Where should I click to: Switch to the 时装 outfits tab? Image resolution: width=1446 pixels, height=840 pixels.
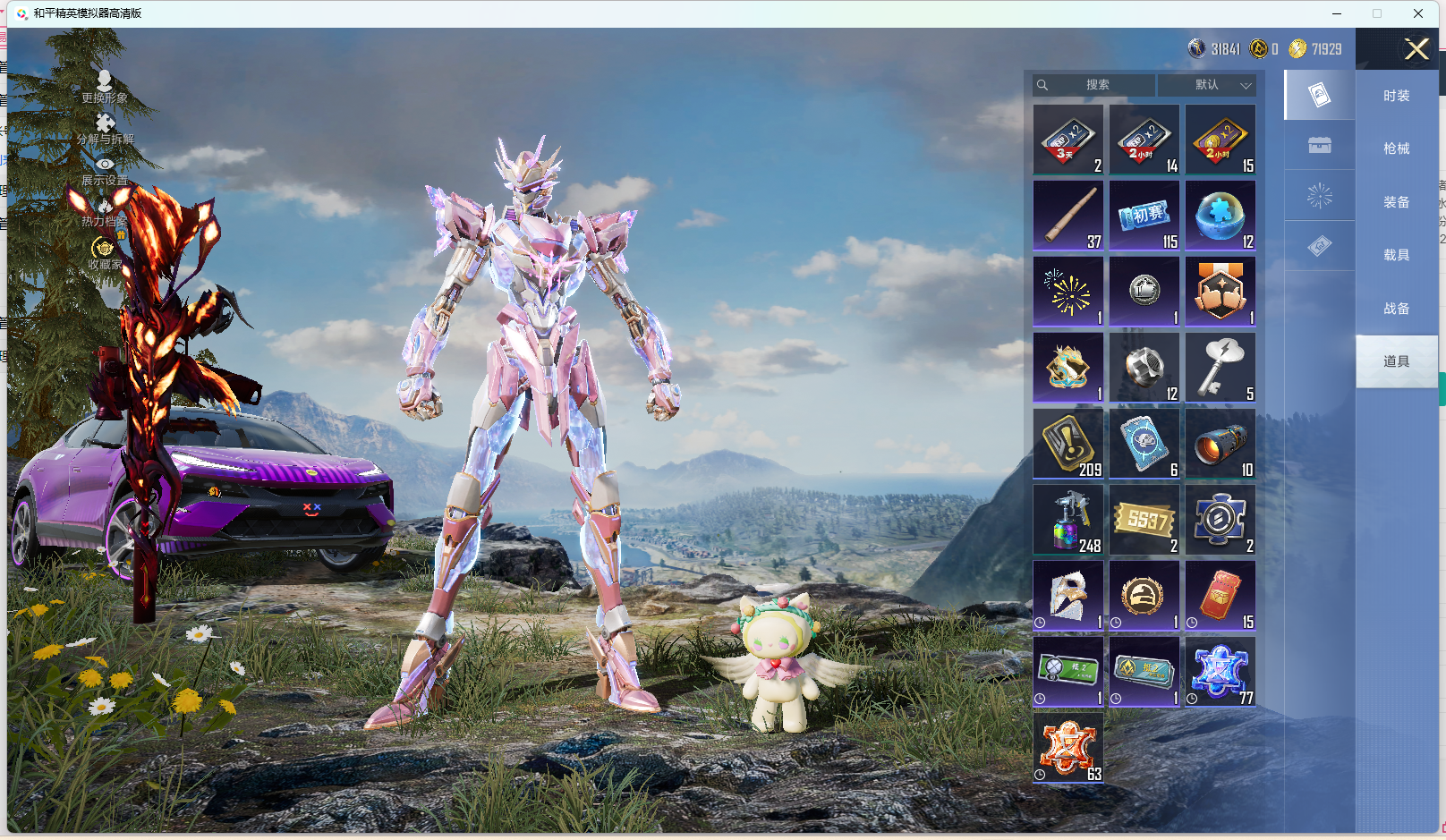tap(1396, 96)
